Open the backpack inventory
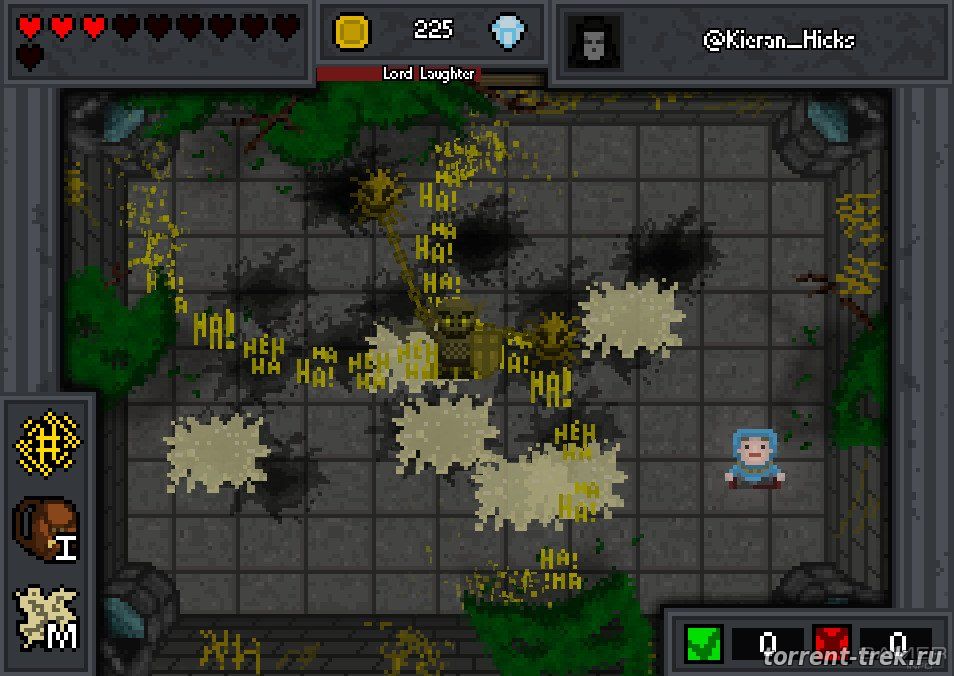 click(47, 527)
